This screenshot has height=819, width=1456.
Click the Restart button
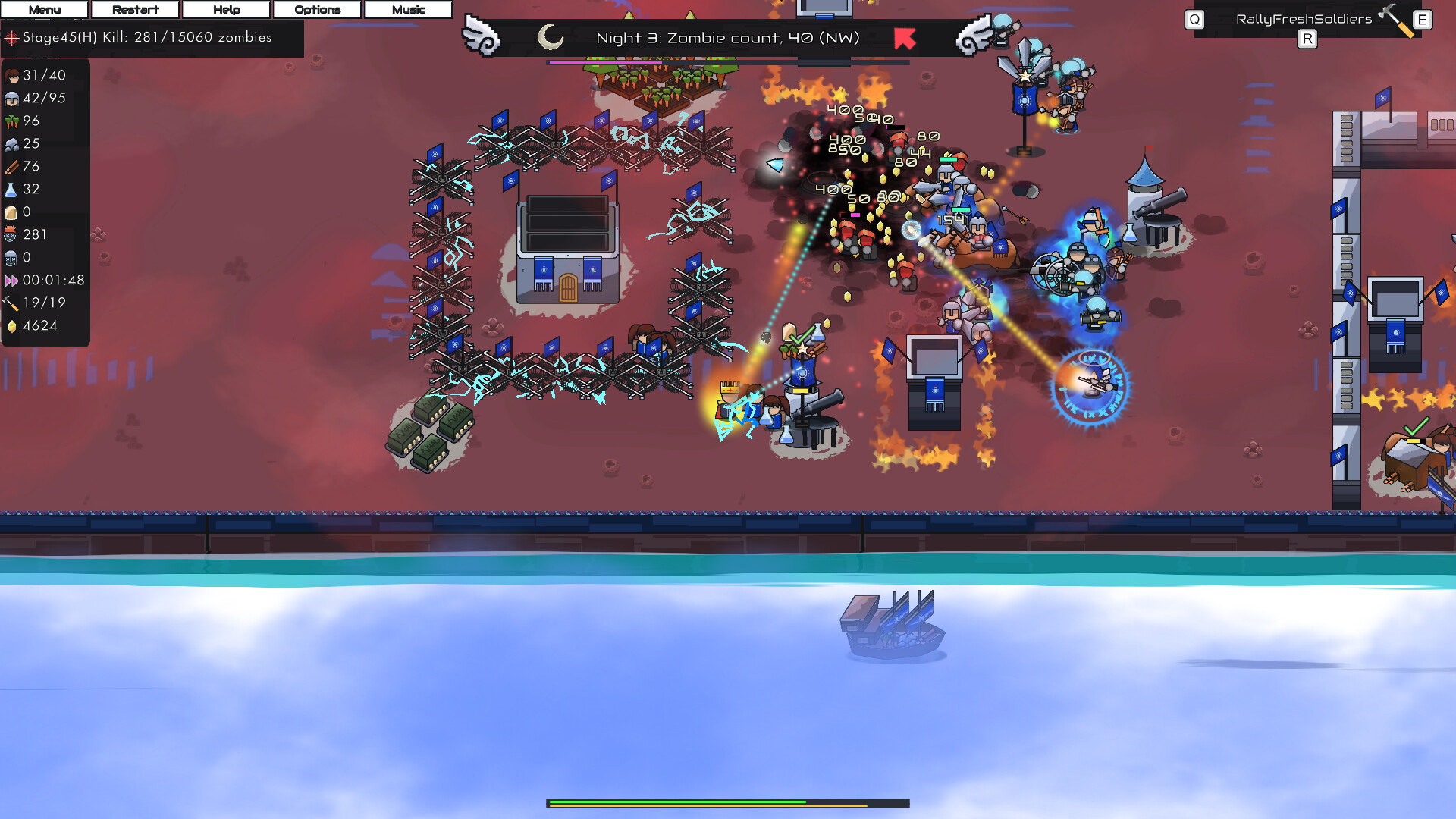click(135, 9)
